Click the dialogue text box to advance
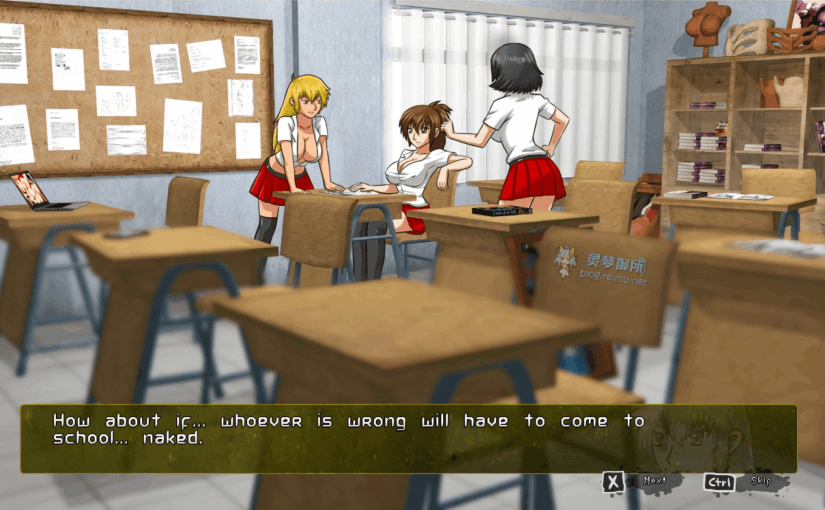Viewport: 825px width, 510px height. click(408, 438)
